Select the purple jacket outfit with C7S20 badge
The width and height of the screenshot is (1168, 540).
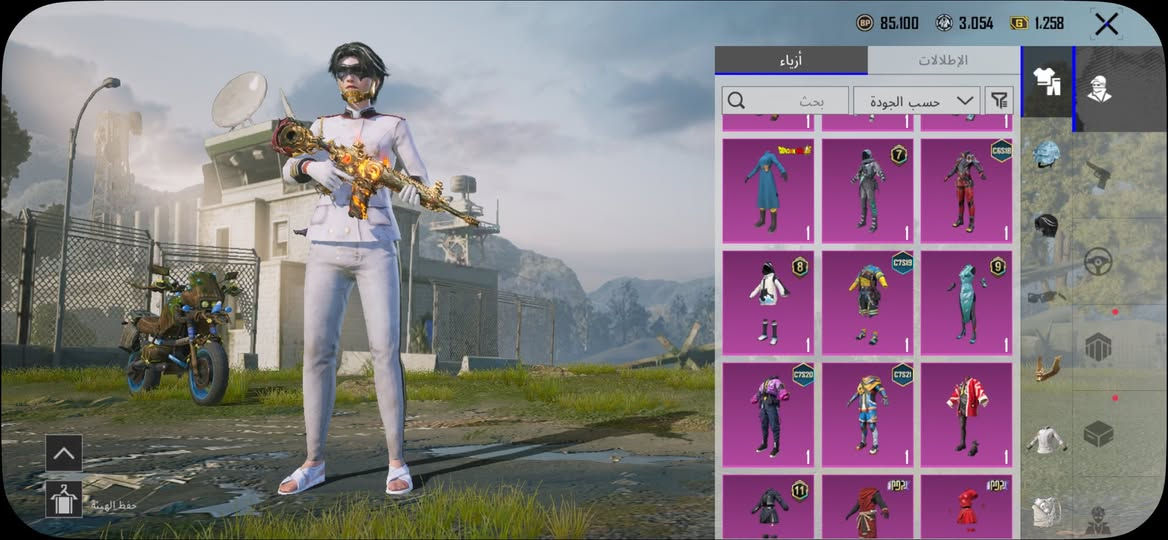(768, 414)
